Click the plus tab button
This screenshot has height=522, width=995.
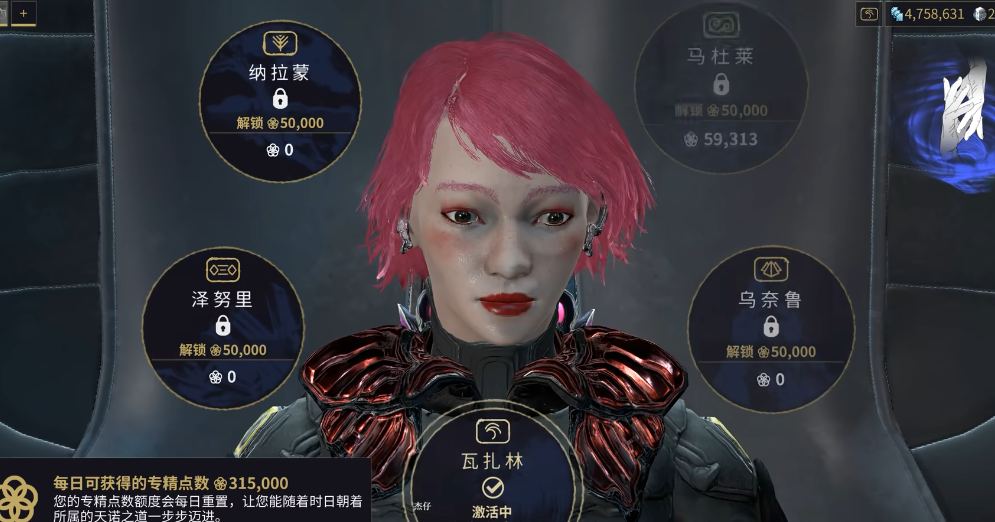tap(23, 13)
